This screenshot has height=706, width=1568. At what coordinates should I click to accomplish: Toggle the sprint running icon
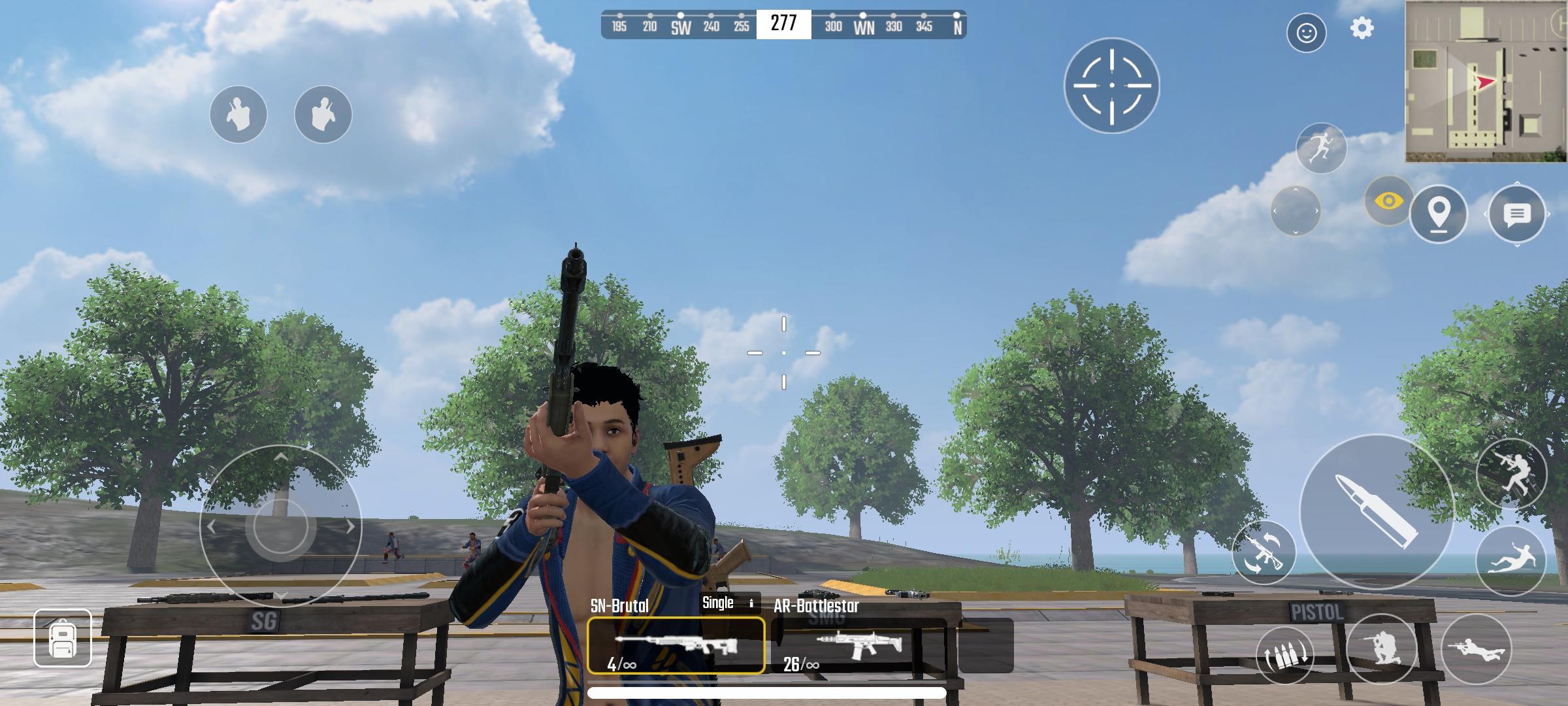[1321, 148]
